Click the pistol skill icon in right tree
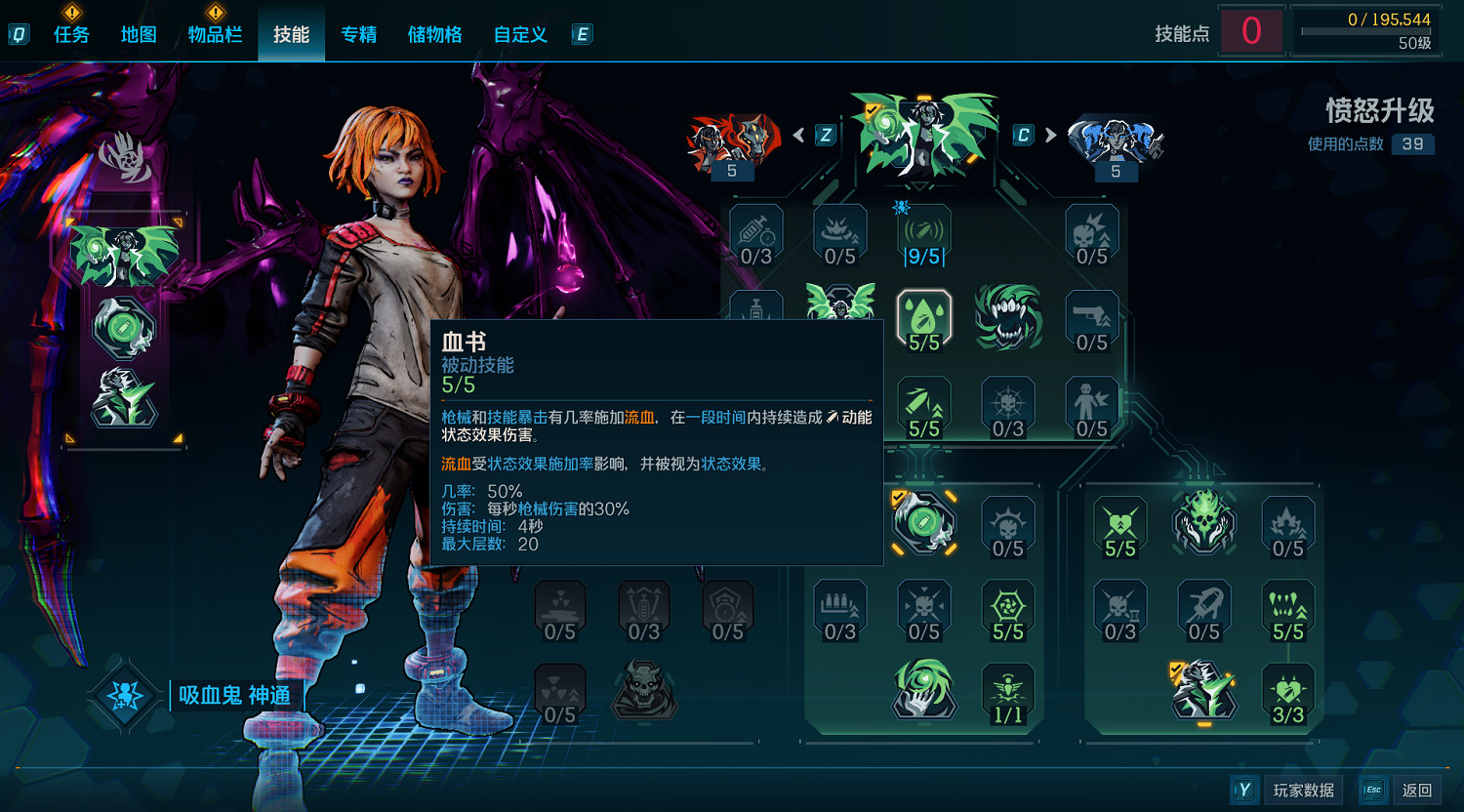Screen dimensions: 1464x812 click(x=1092, y=317)
